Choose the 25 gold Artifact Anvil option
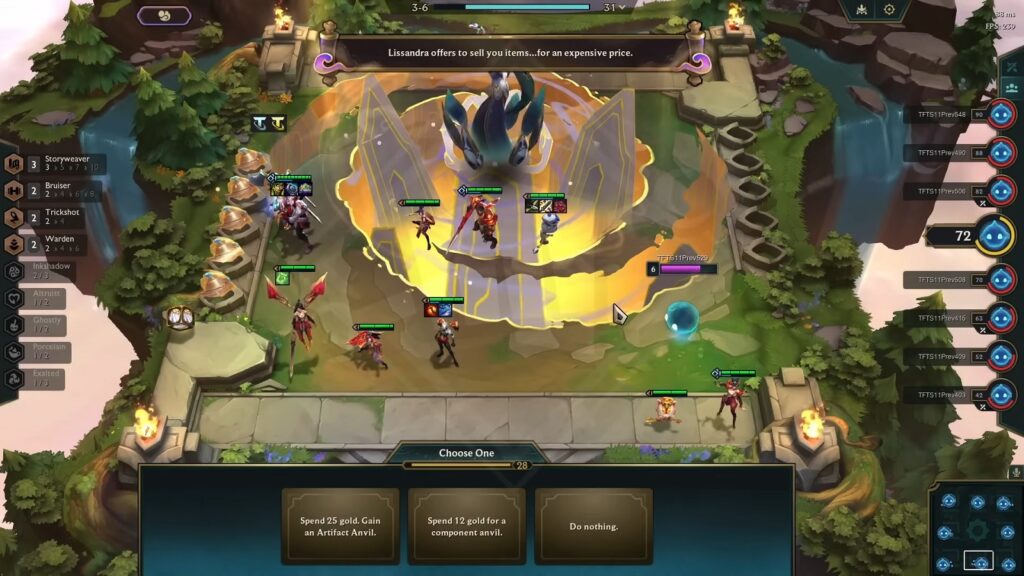Viewport: 1024px width, 576px height. [x=340, y=526]
